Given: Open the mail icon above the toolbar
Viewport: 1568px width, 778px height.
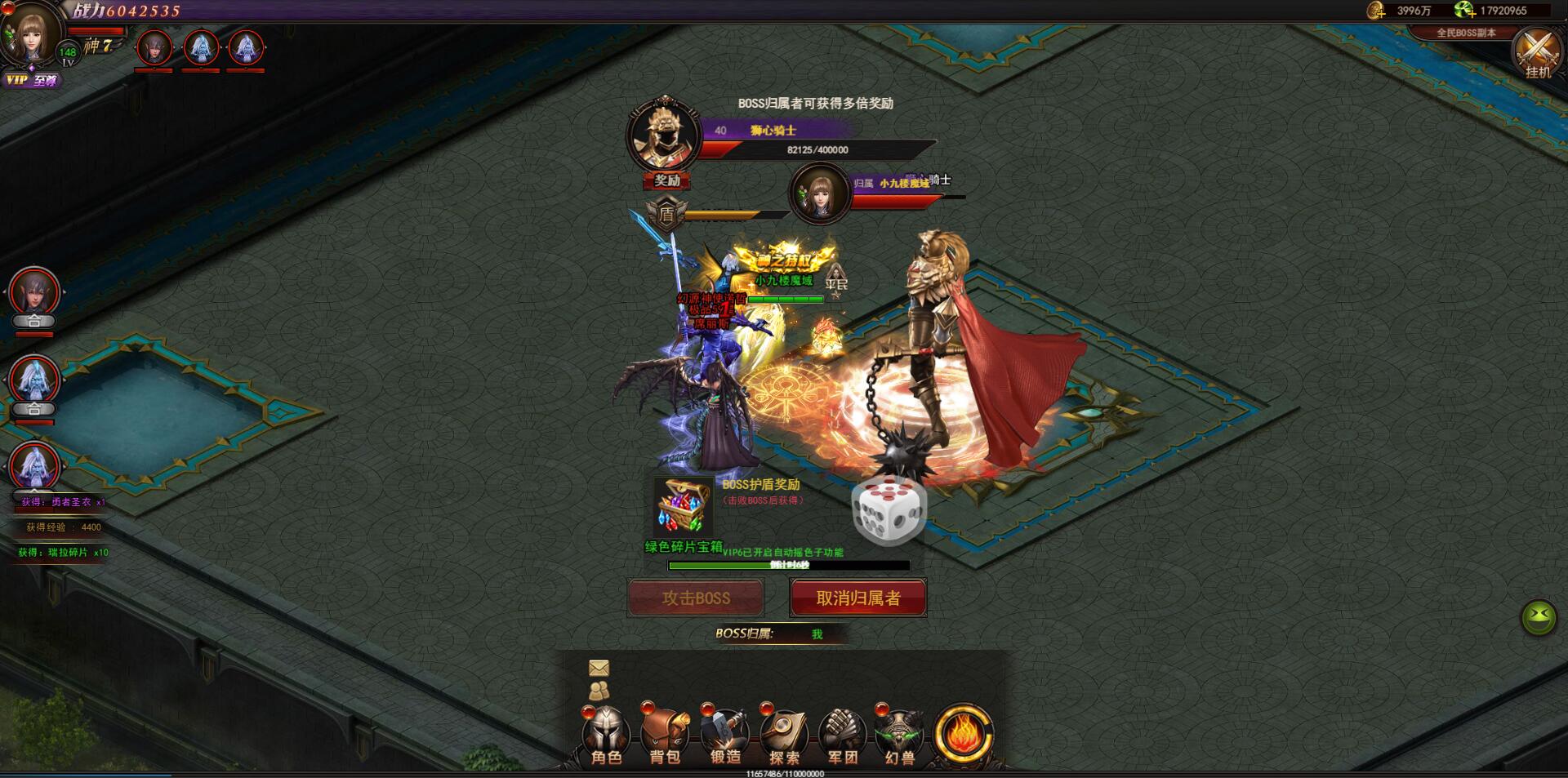Looking at the screenshot, I should pos(599,669).
